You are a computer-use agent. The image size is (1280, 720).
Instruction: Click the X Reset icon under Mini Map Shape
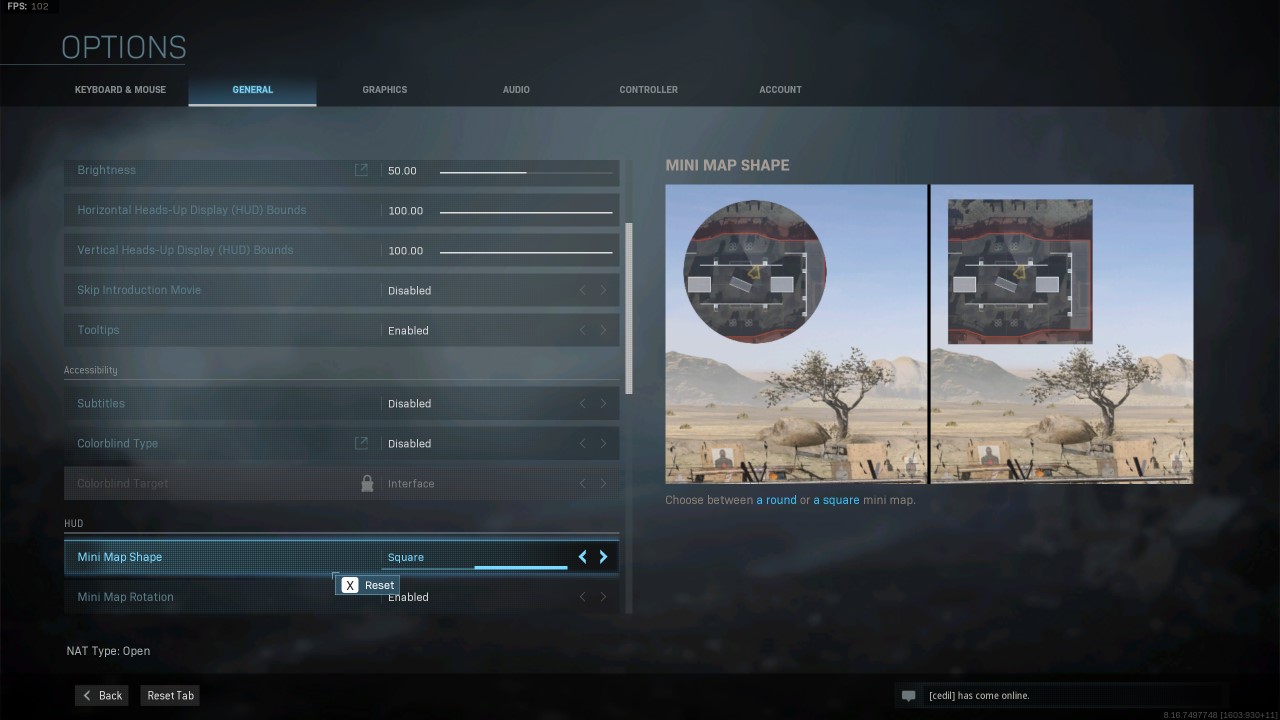350,585
